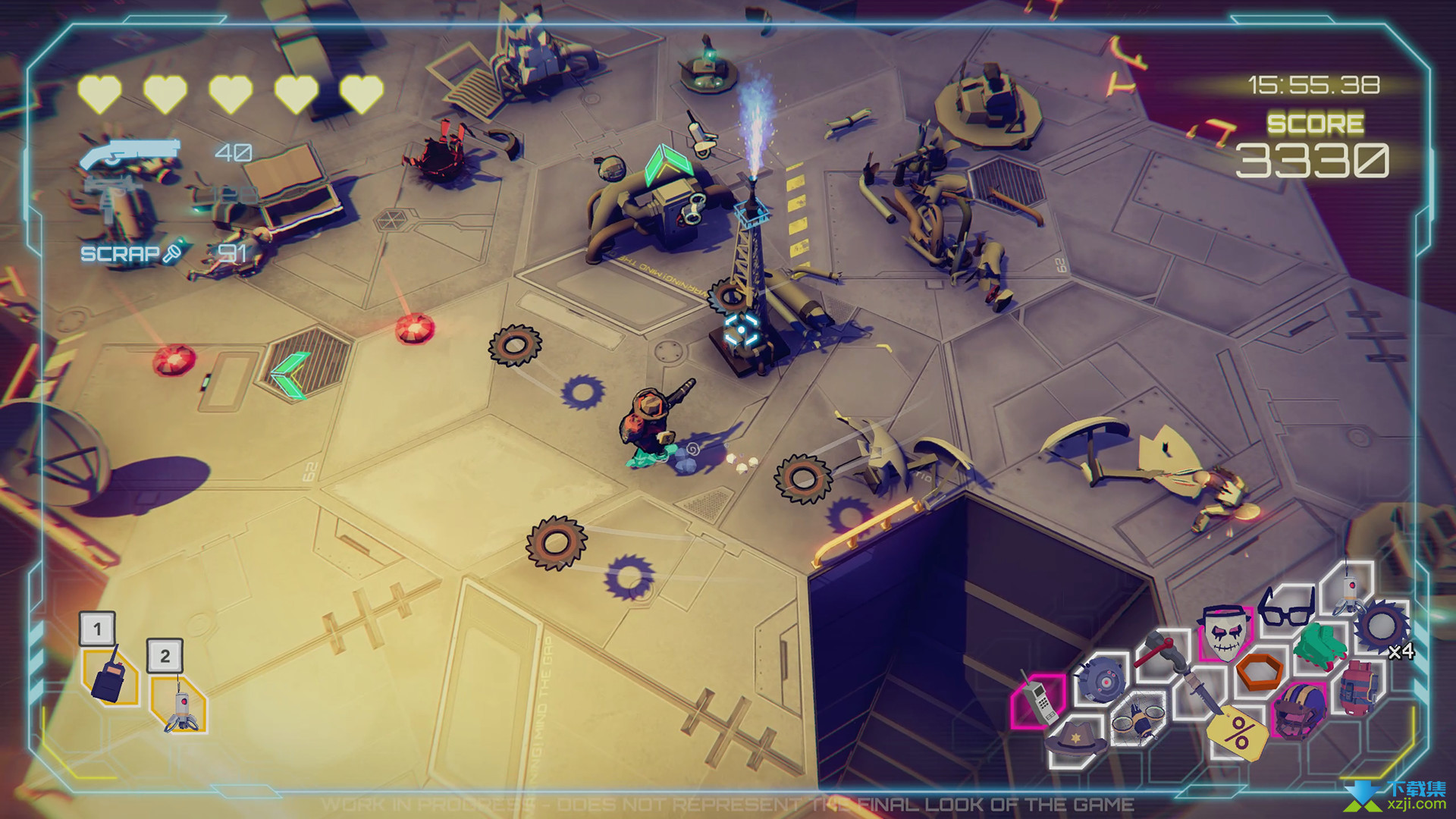Screen dimensions: 1456x819
Task: Click the black glasses item
Action: (1285, 607)
